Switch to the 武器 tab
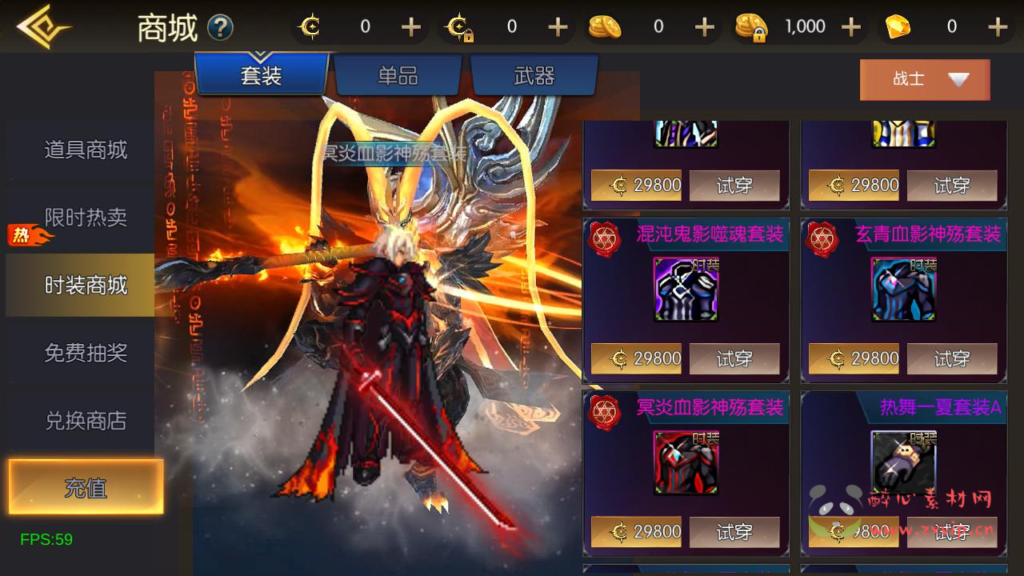The height and width of the screenshot is (576, 1024). 533,75
